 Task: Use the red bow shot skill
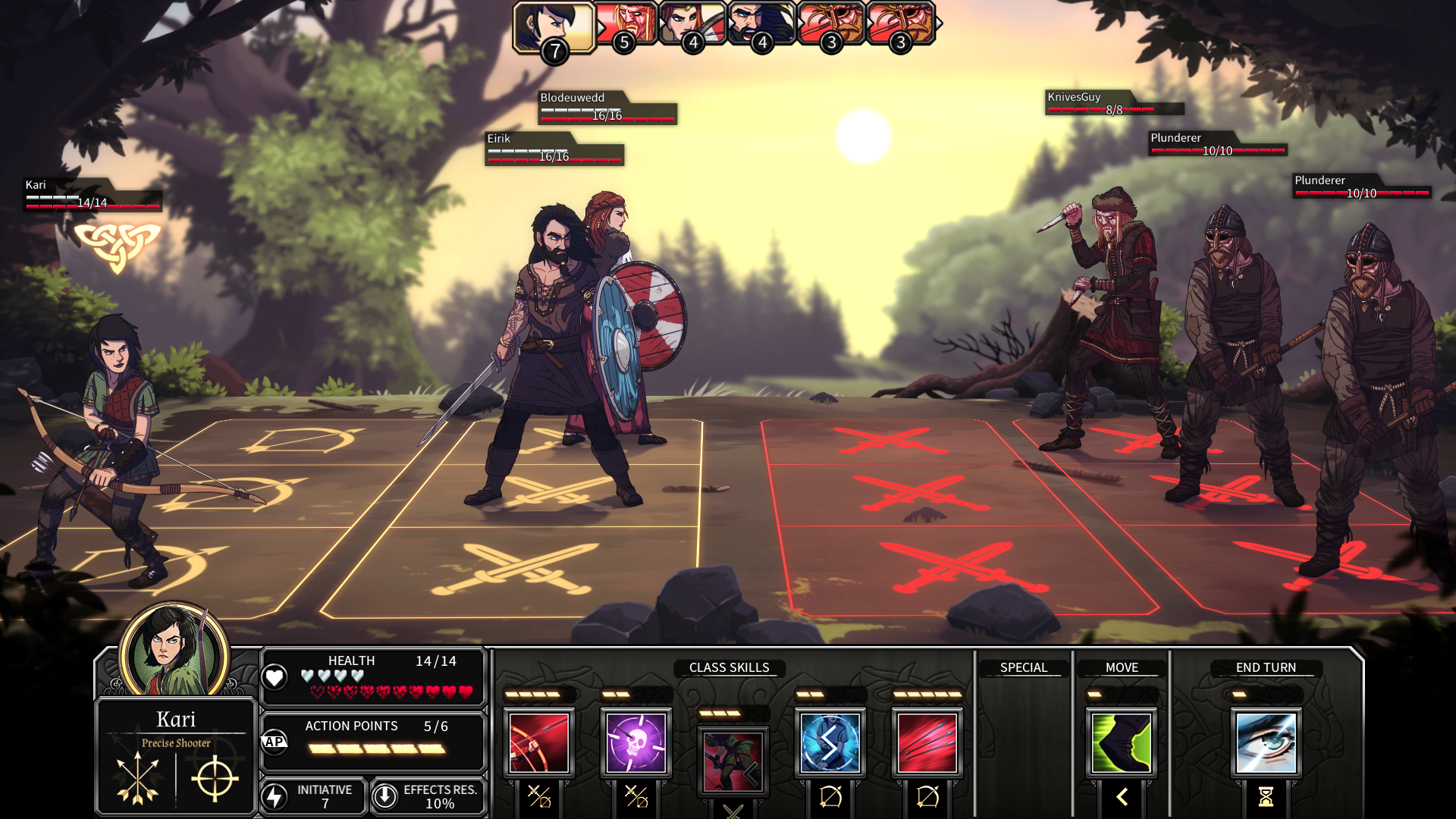click(x=539, y=742)
